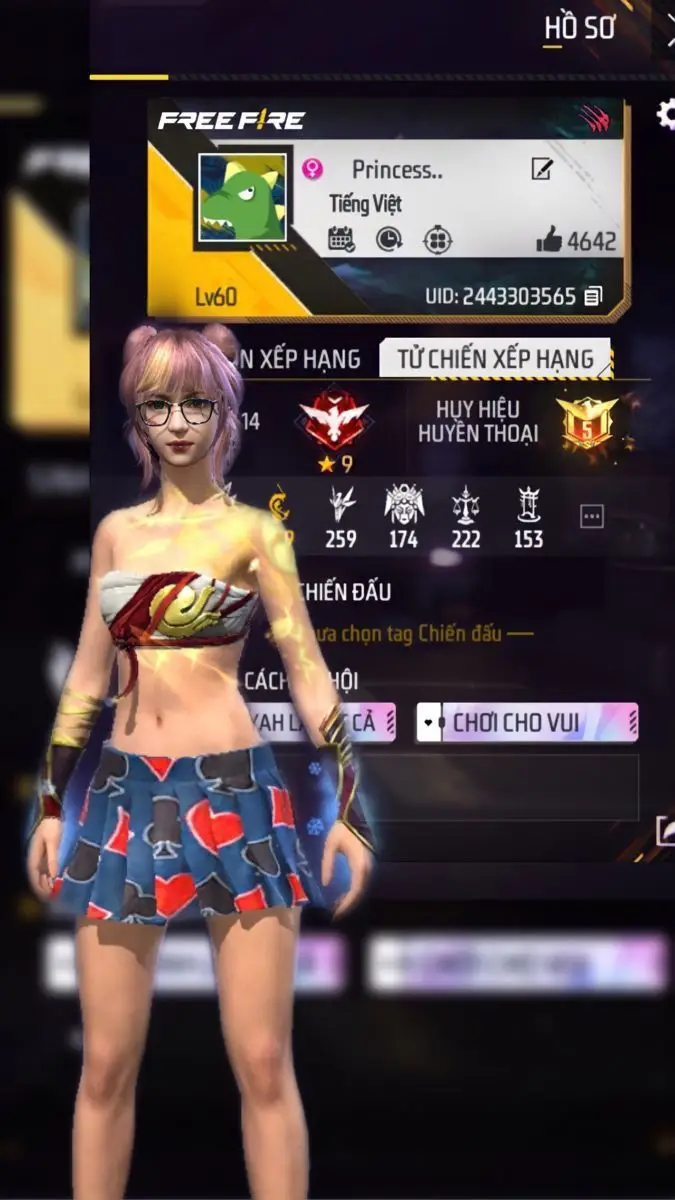This screenshot has height=1200, width=675.
Task: Open the calendar icon on profile card
Action: (x=341, y=239)
